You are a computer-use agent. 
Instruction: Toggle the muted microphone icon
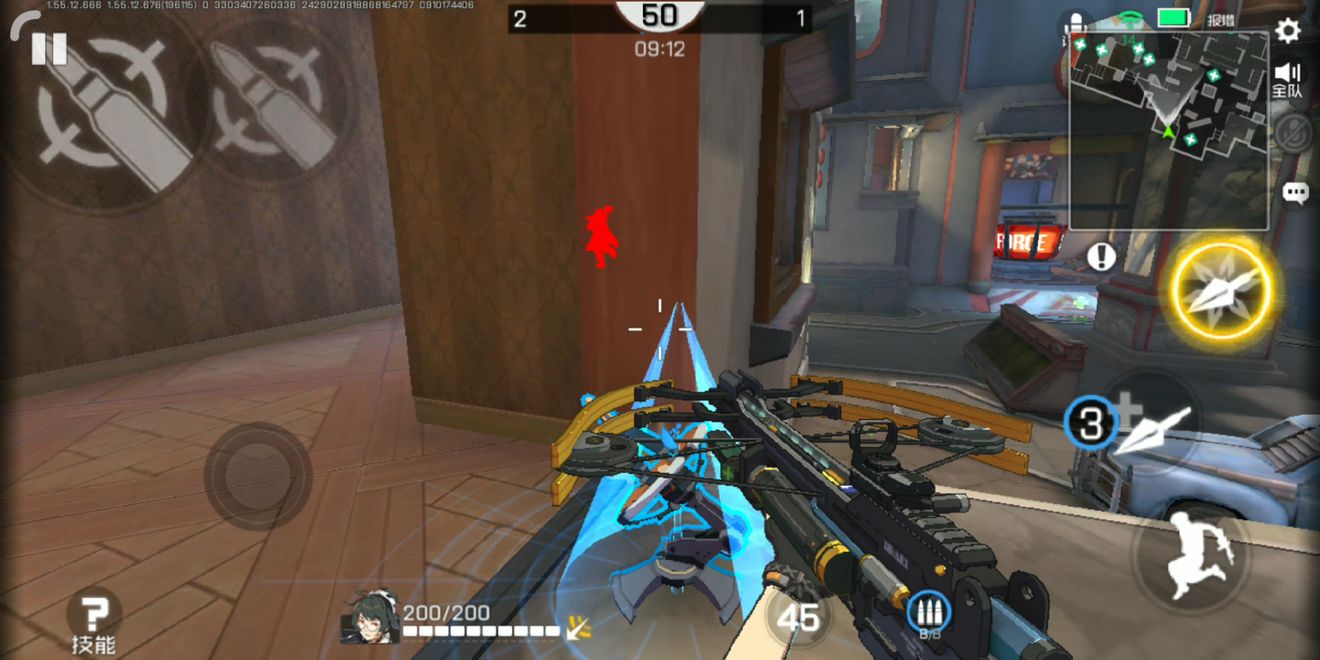coord(1293,133)
